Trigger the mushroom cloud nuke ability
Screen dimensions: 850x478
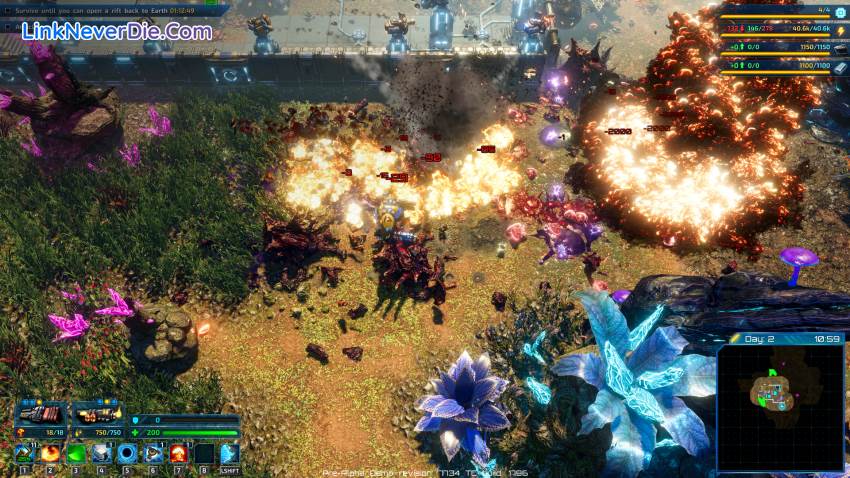tap(178, 454)
